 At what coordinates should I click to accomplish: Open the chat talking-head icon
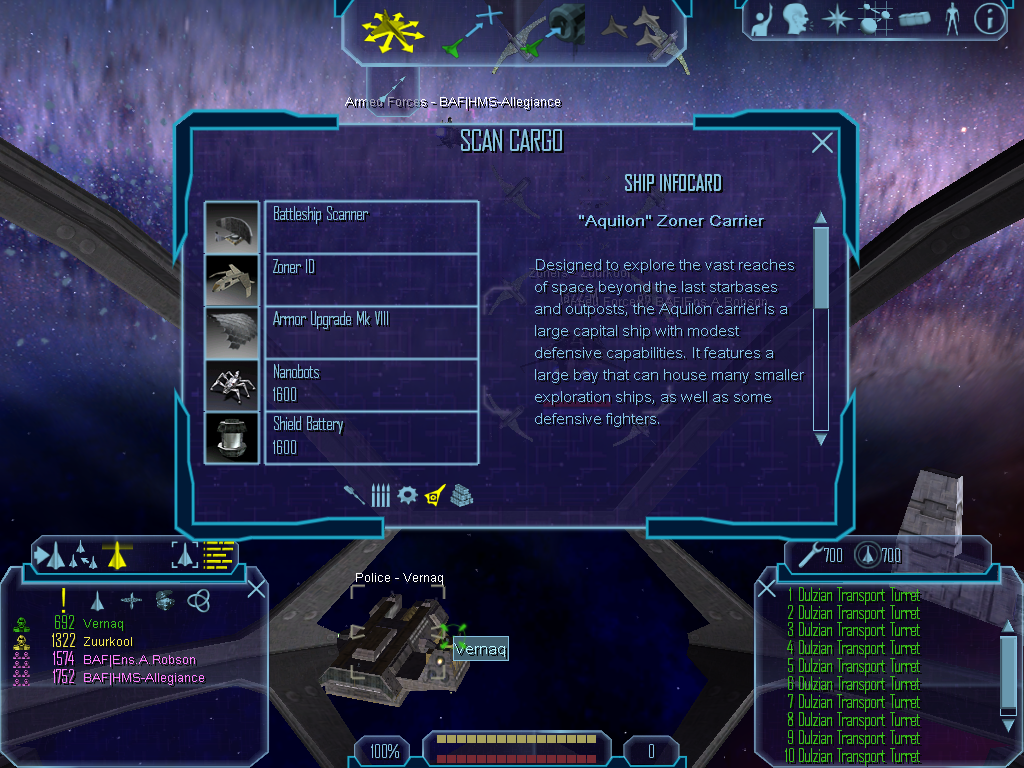(796, 19)
